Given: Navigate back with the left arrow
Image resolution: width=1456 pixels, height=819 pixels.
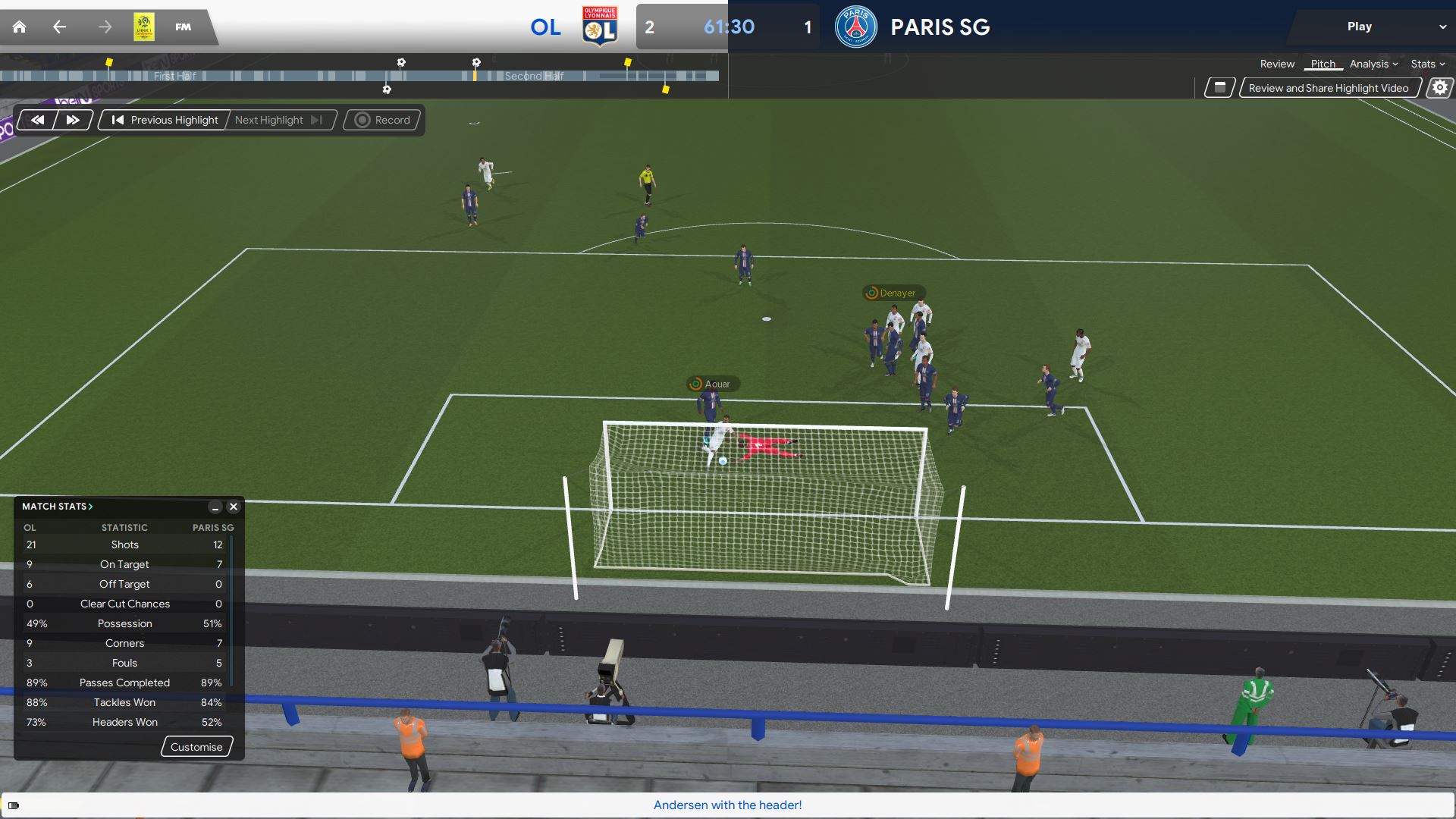Looking at the screenshot, I should [x=60, y=27].
